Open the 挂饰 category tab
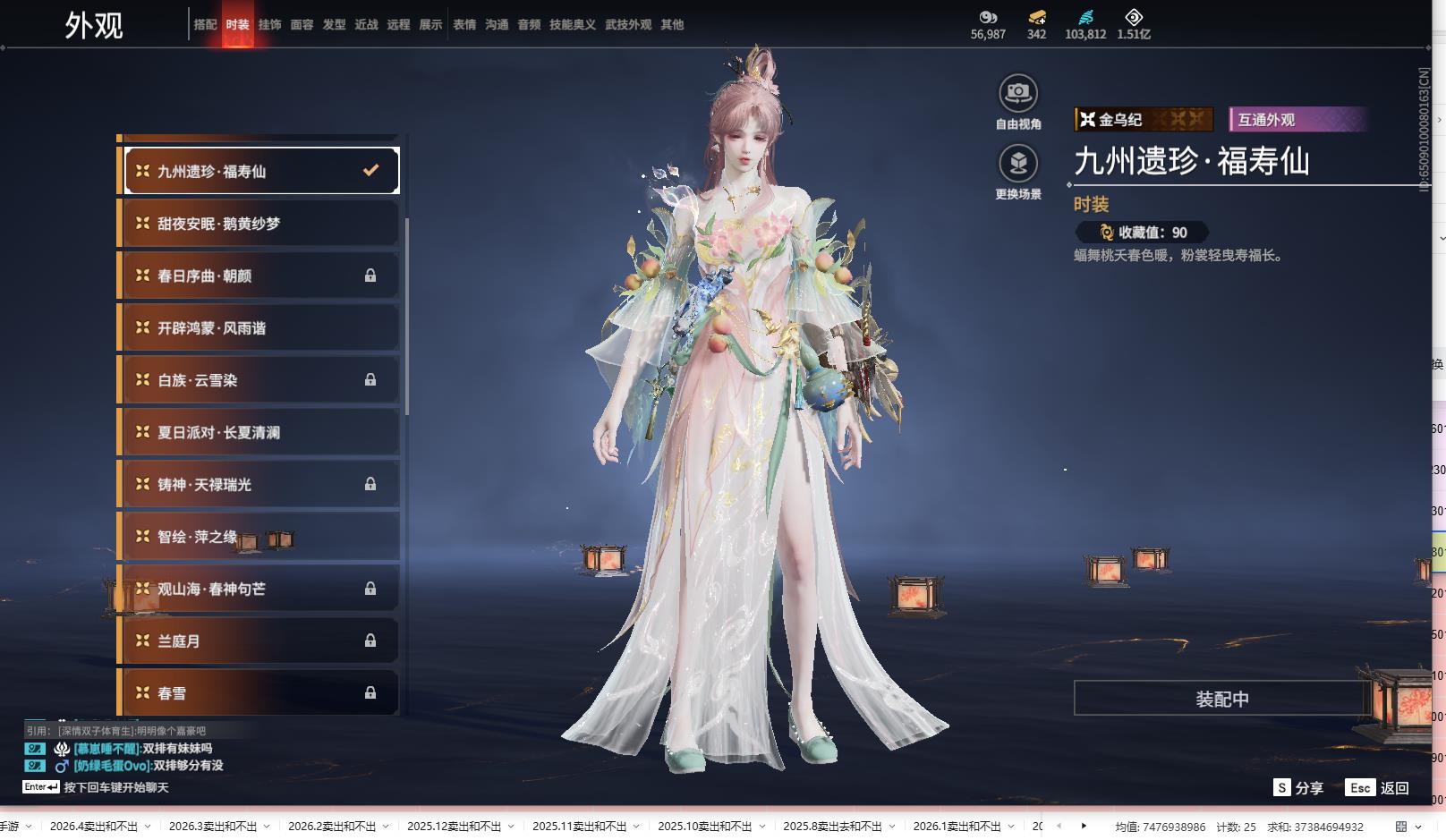The width and height of the screenshot is (1446, 840). click(x=269, y=25)
